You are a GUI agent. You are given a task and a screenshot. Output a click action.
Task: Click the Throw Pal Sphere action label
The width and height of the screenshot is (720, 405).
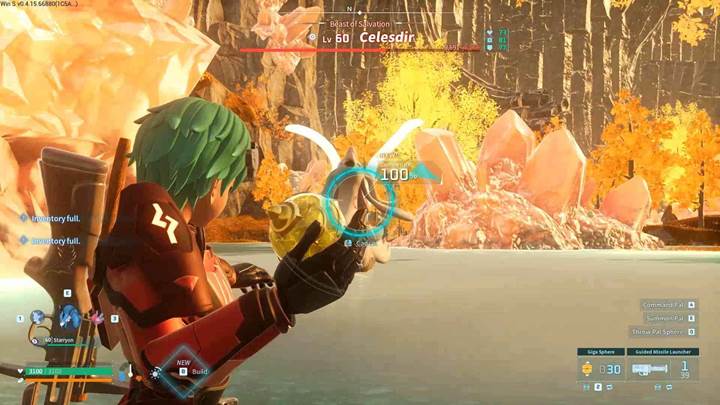[x=659, y=331]
